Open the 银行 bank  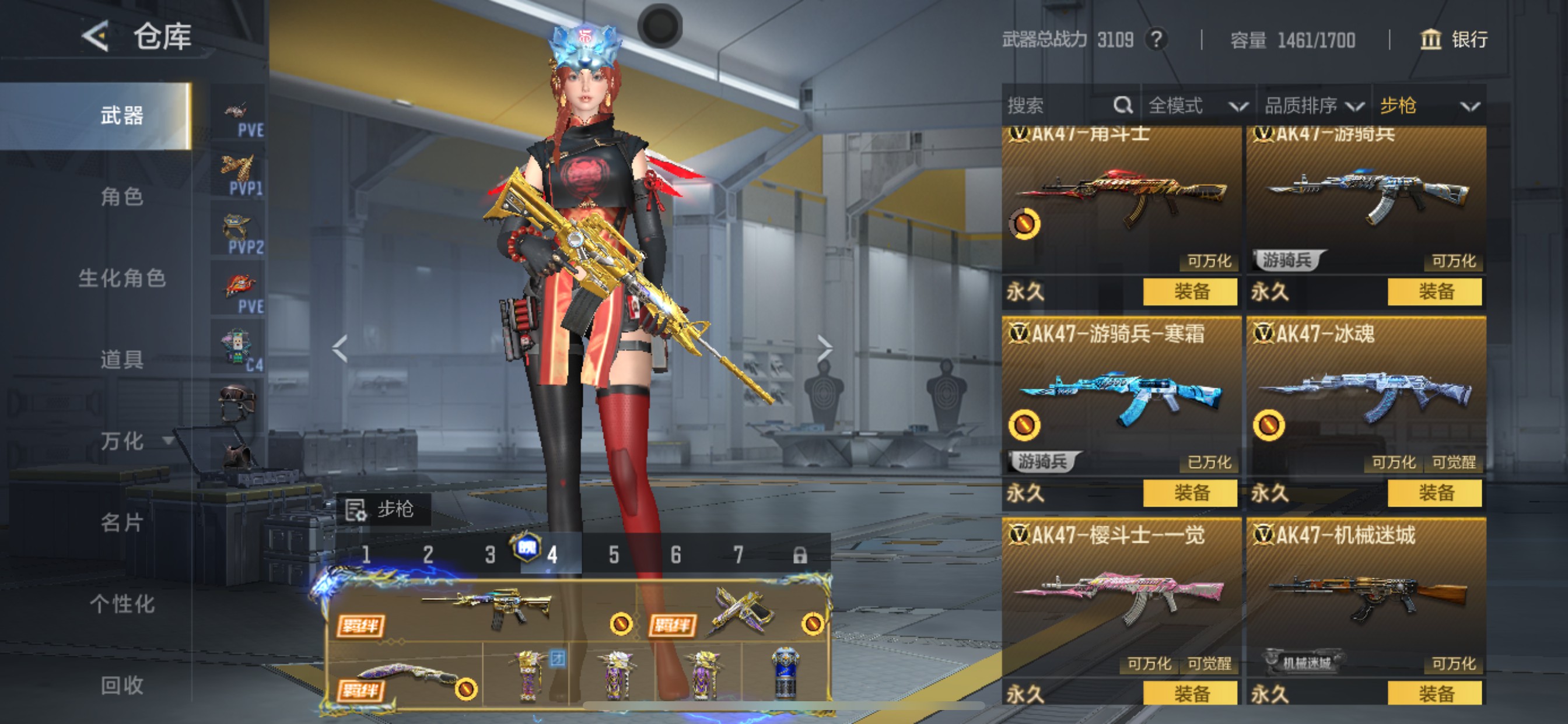1454,40
